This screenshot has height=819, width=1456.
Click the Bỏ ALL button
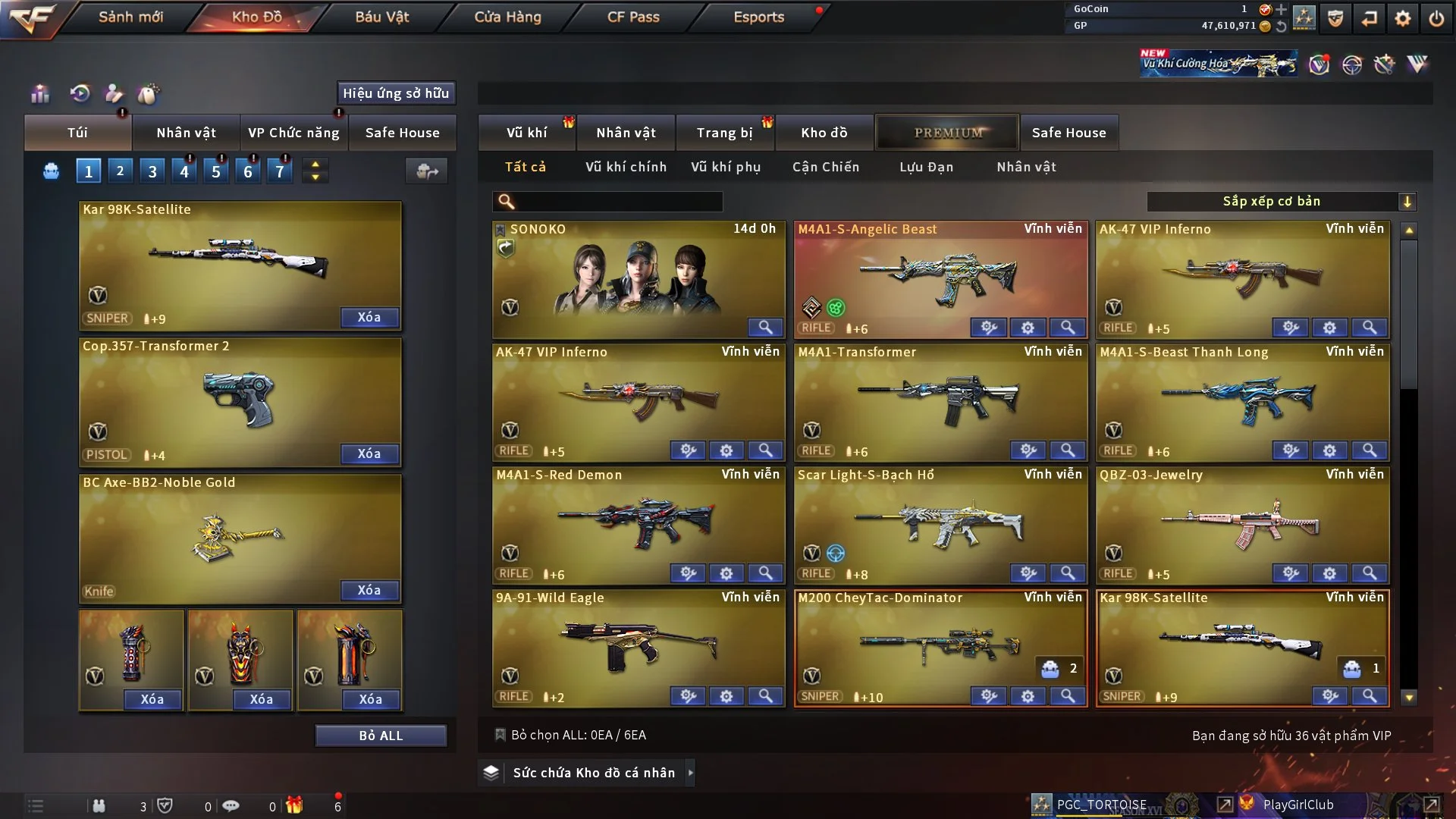[x=381, y=736]
